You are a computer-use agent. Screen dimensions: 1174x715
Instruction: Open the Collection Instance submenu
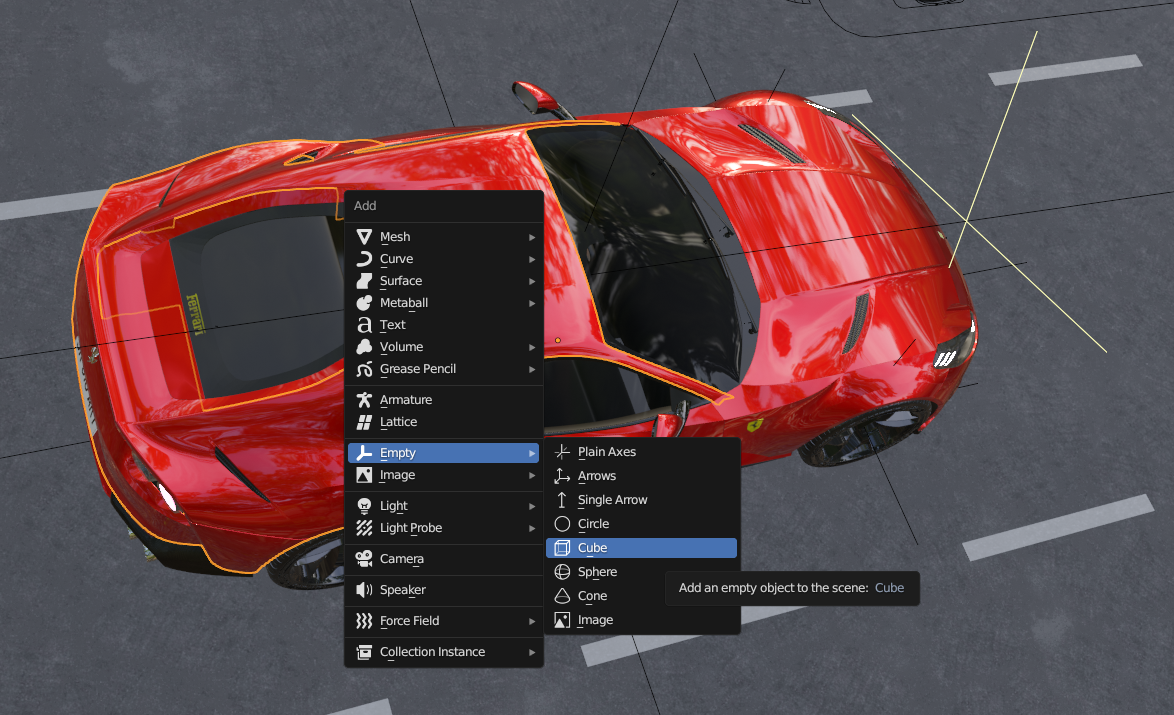[x=432, y=652]
